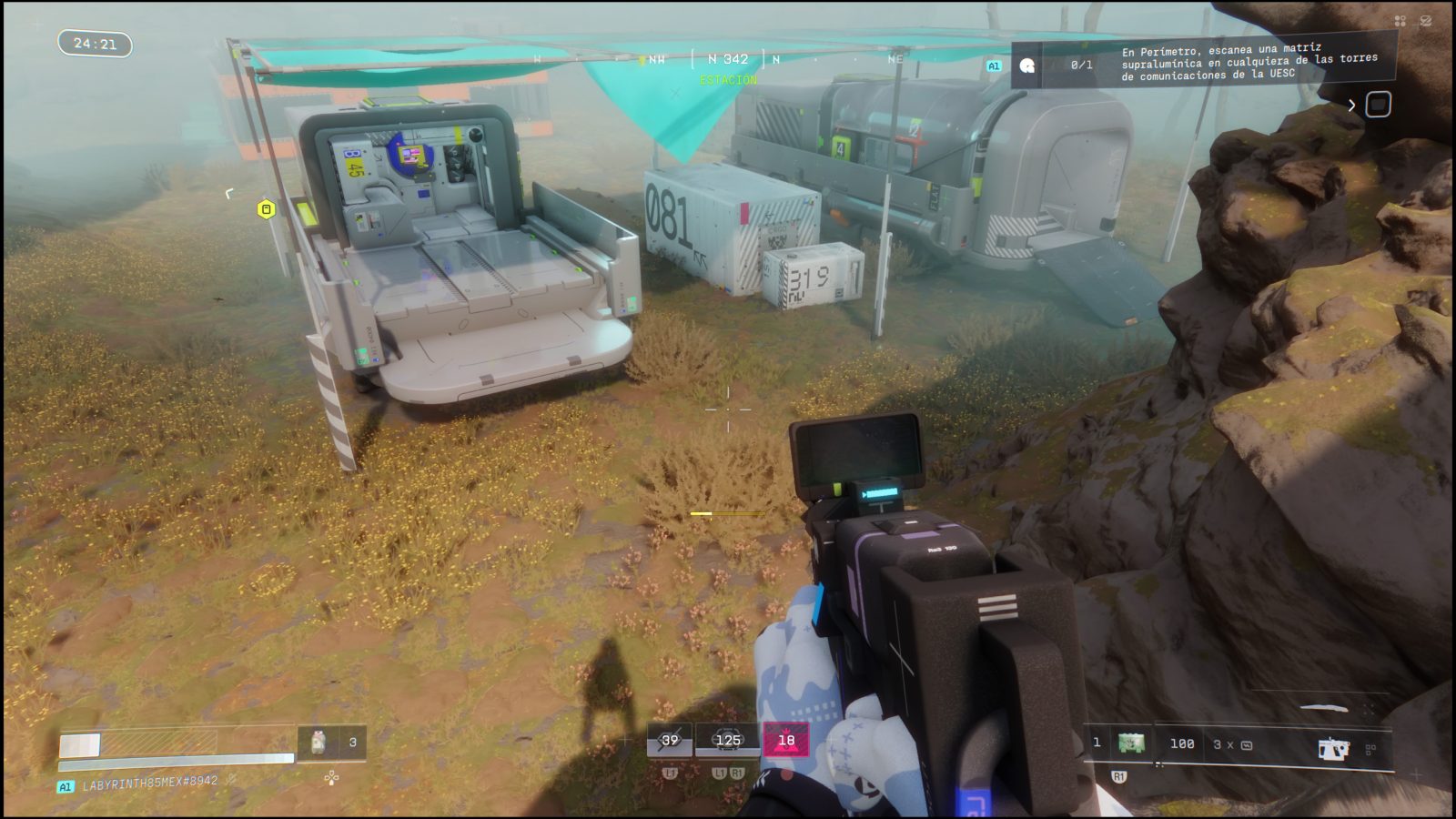Select the equipped weapon icon
The height and width of the screenshot is (819, 1456).
(x=1333, y=748)
